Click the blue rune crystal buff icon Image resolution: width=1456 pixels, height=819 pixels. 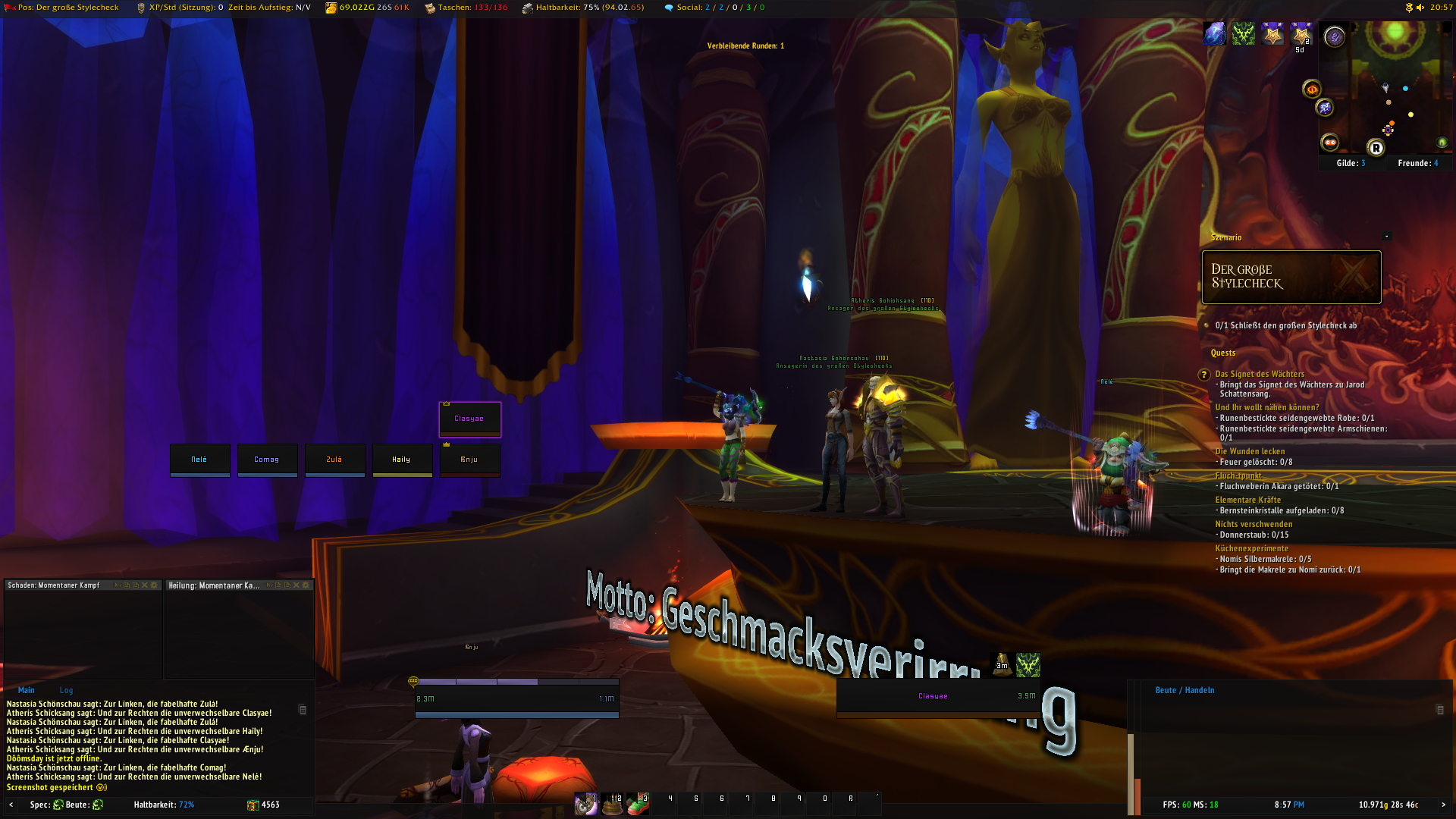[1215, 34]
